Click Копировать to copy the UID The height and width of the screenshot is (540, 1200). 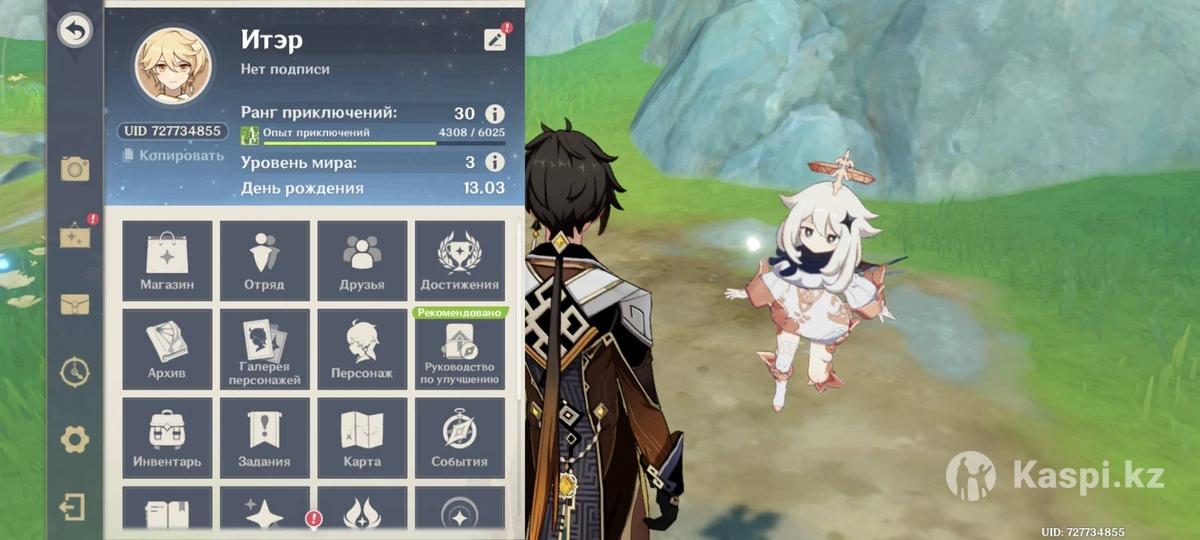[174, 155]
